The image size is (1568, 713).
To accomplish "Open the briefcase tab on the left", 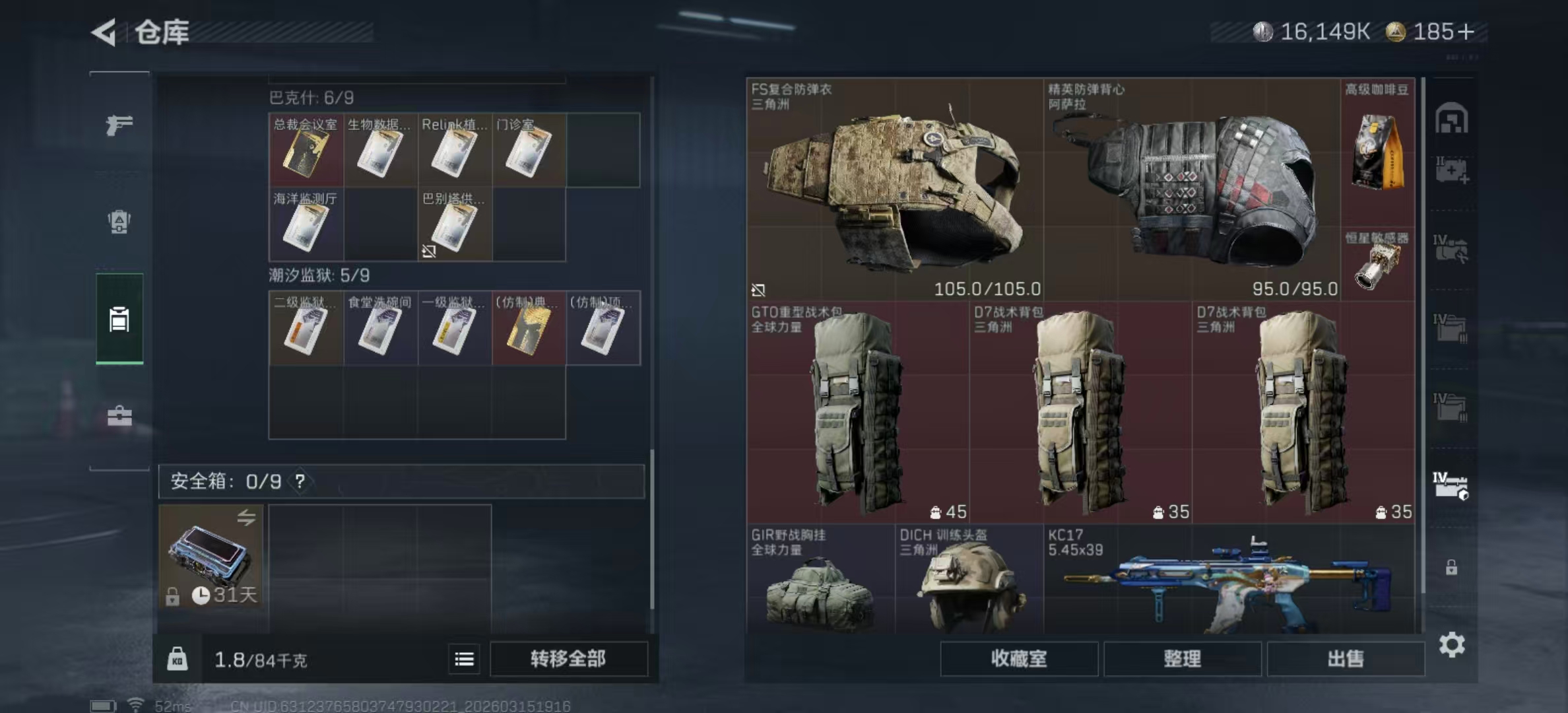I will tap(119, 416).
